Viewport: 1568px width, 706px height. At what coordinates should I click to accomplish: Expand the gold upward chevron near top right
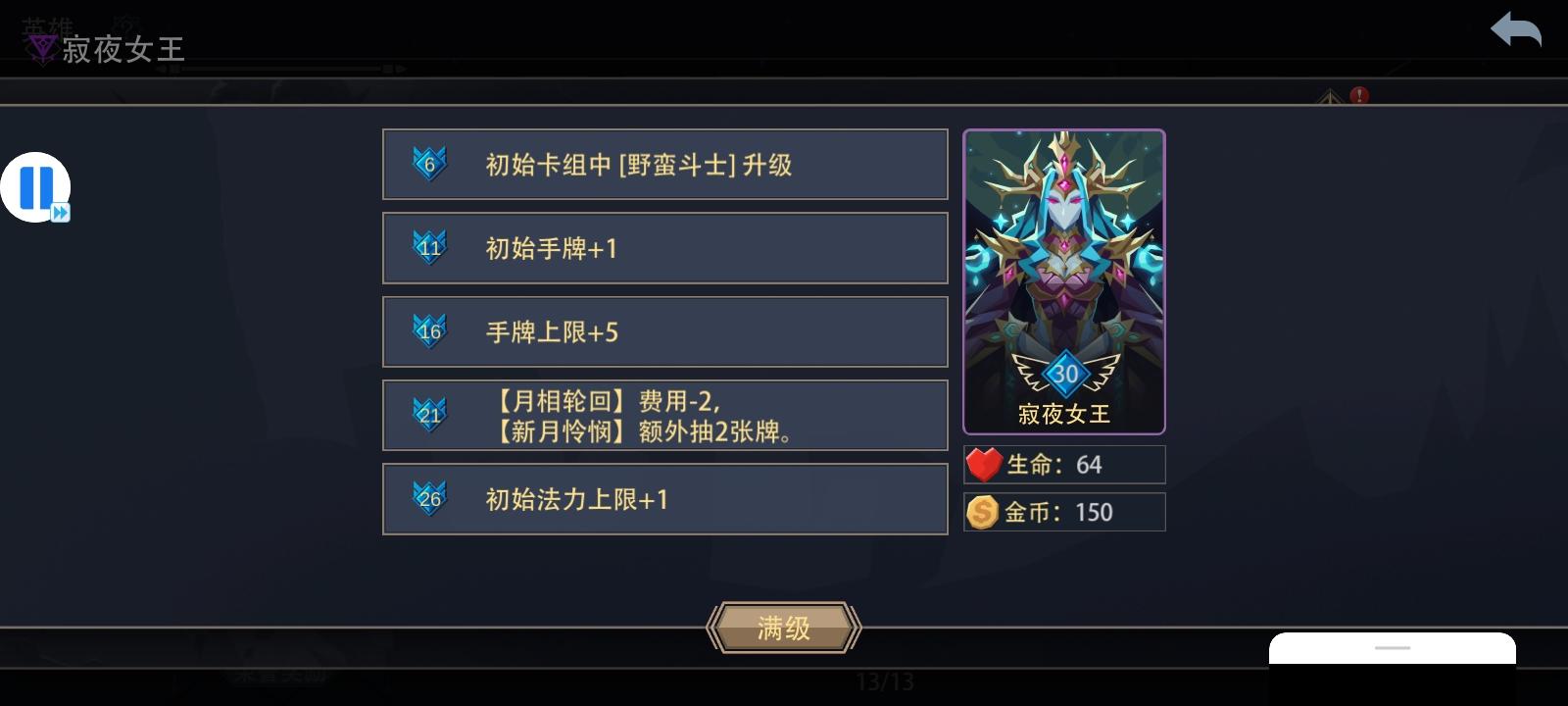[x=1330, y=98]
